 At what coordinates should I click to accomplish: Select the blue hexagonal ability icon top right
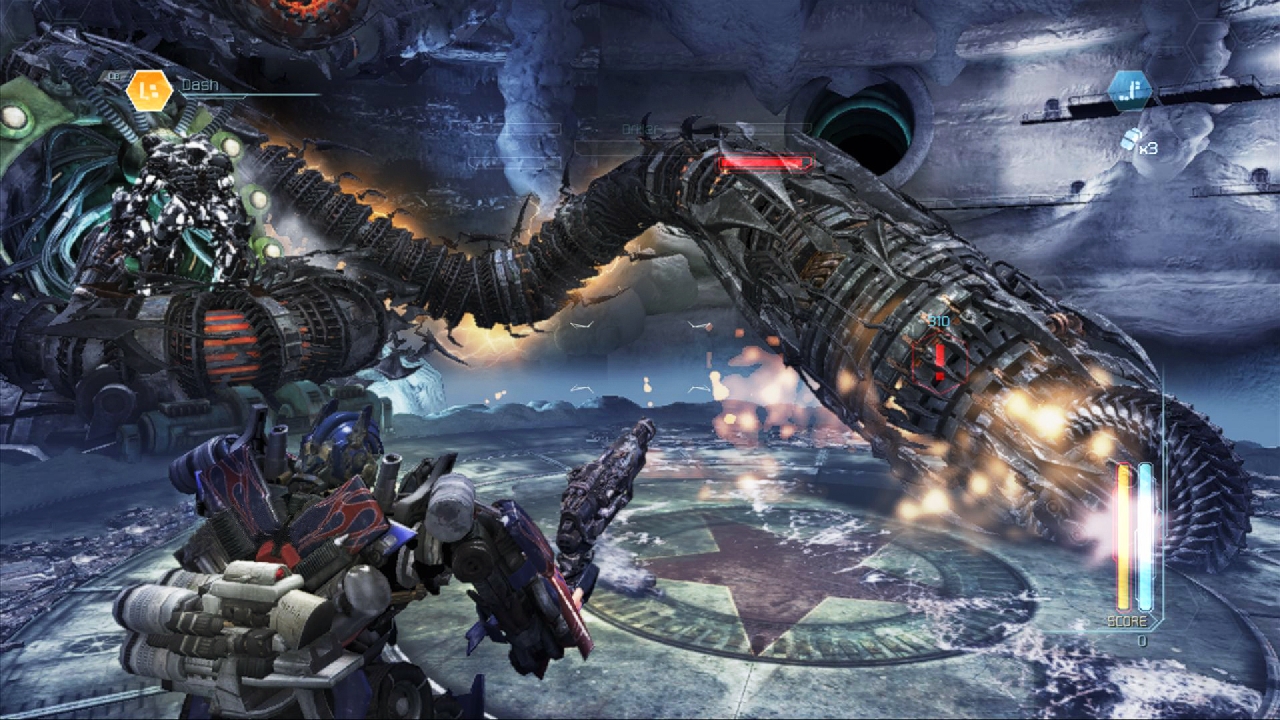pos(1131,91)
